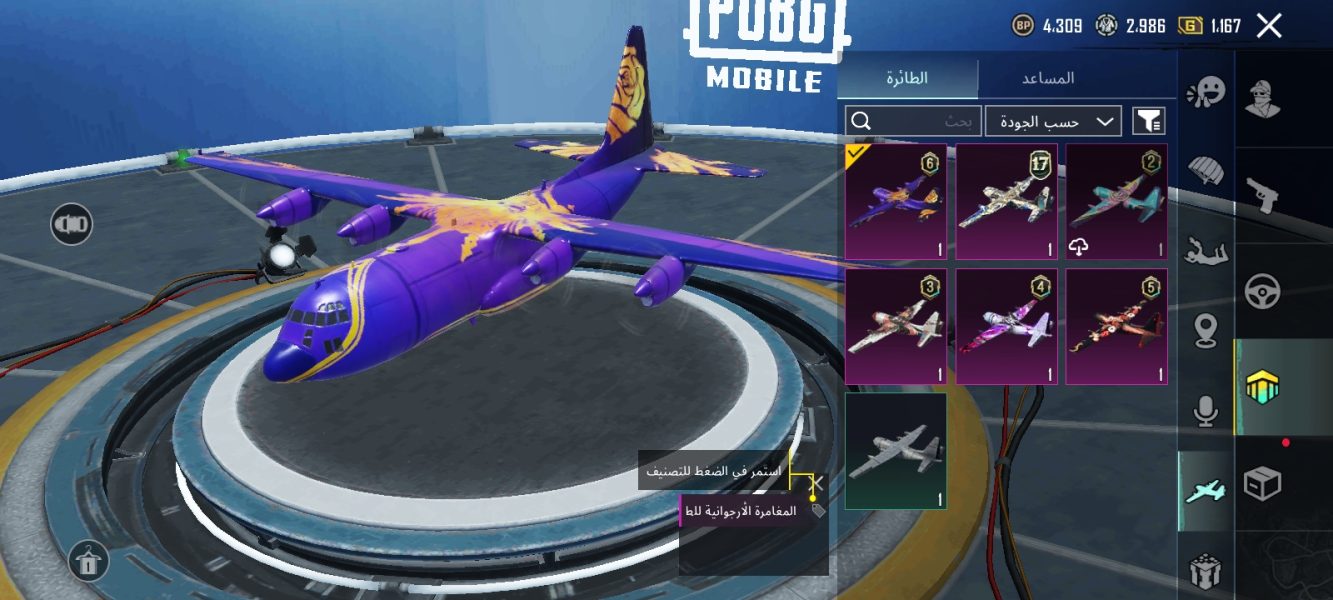Open the filter funnel button
The height and width of the screenshot is (600, 1333).
tap(1149, 122)
